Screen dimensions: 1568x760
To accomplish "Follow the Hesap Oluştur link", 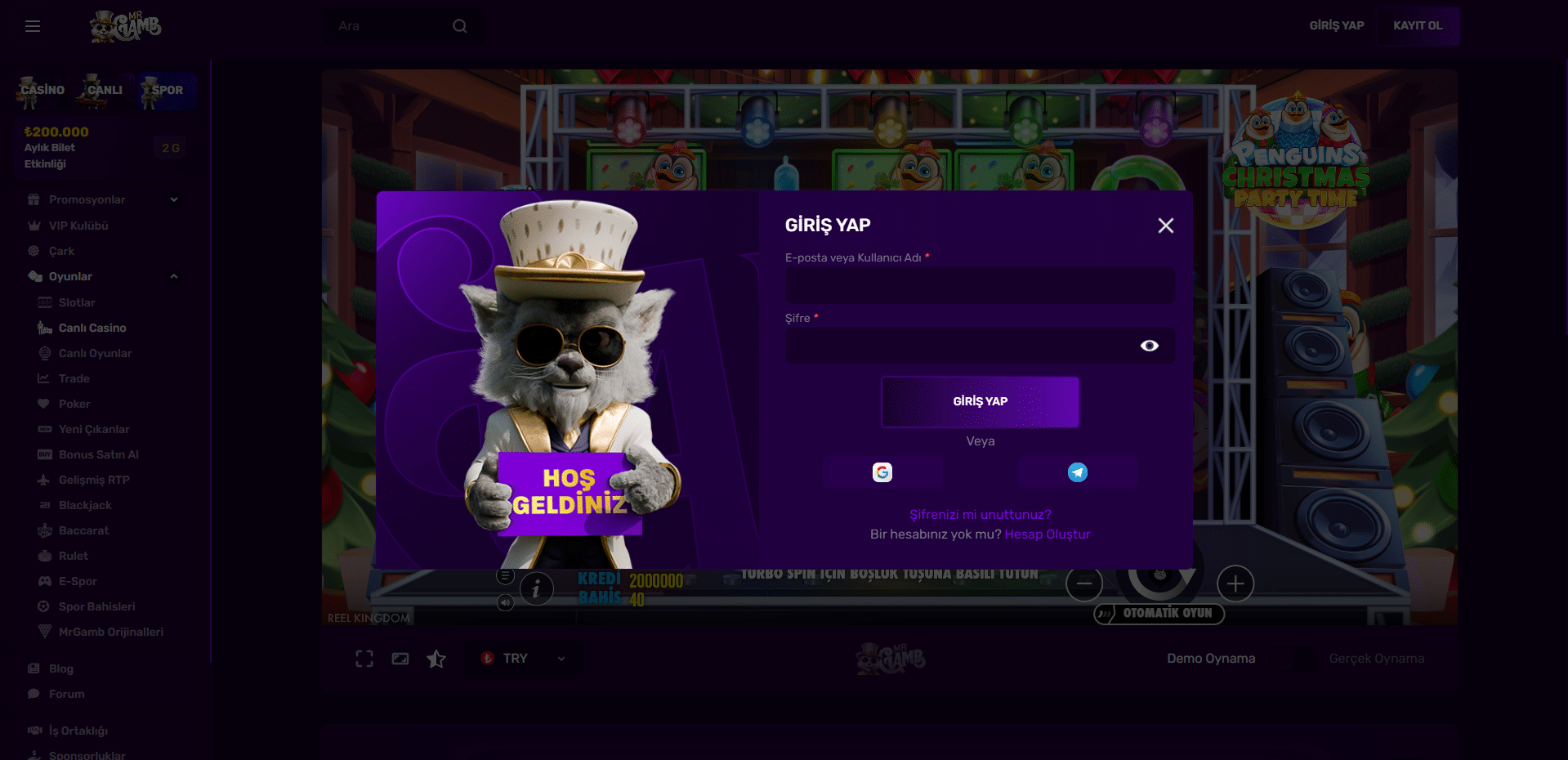I will (x=1048, y=534).
